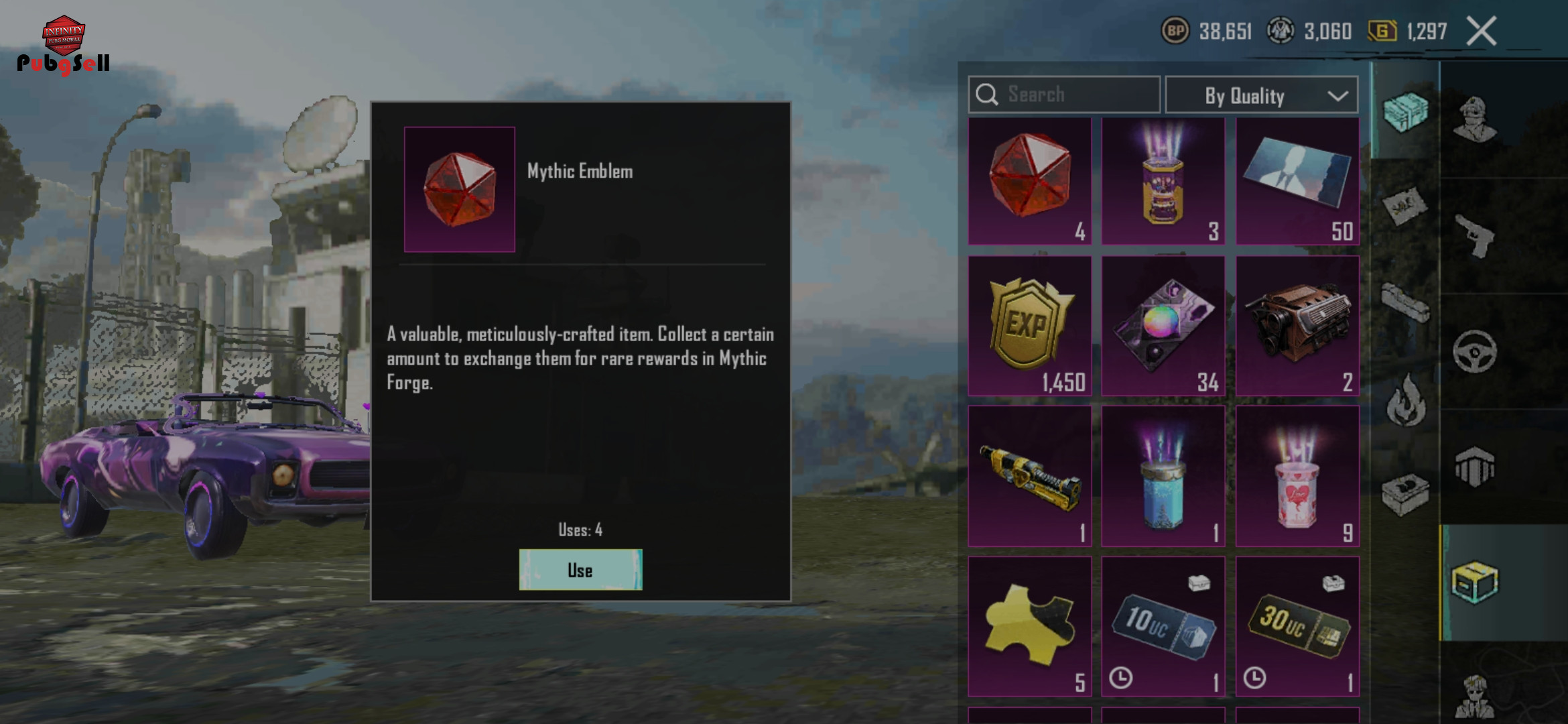Open the steering wheel vehicle tab
The width and height of the screenshot is (1568, 724).
(x=1474, y=351)
